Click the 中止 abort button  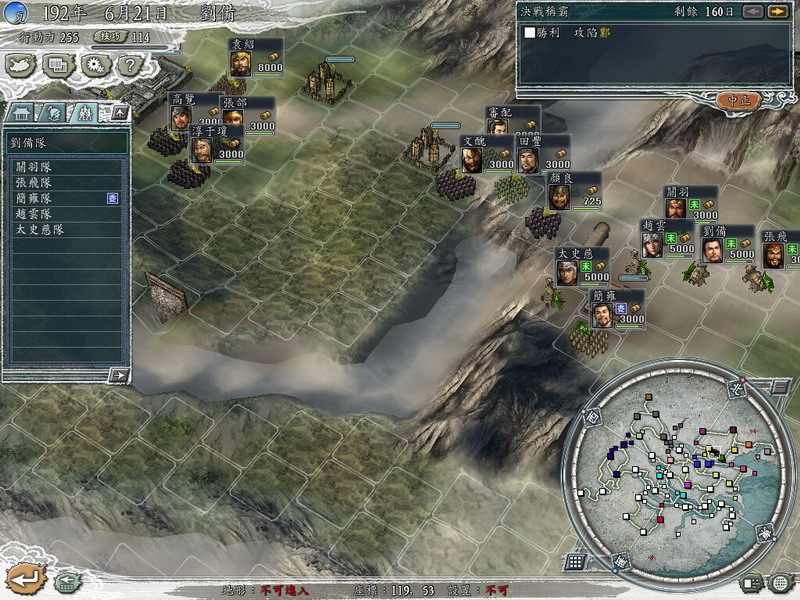pos(739,100)
